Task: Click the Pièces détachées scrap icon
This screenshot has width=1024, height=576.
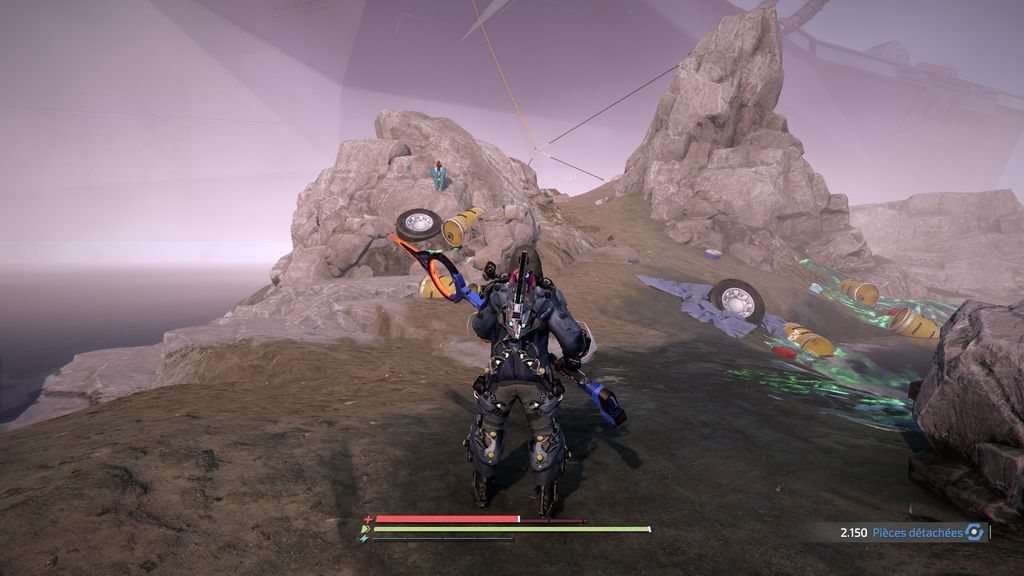Action: click(x=973, y=533)
